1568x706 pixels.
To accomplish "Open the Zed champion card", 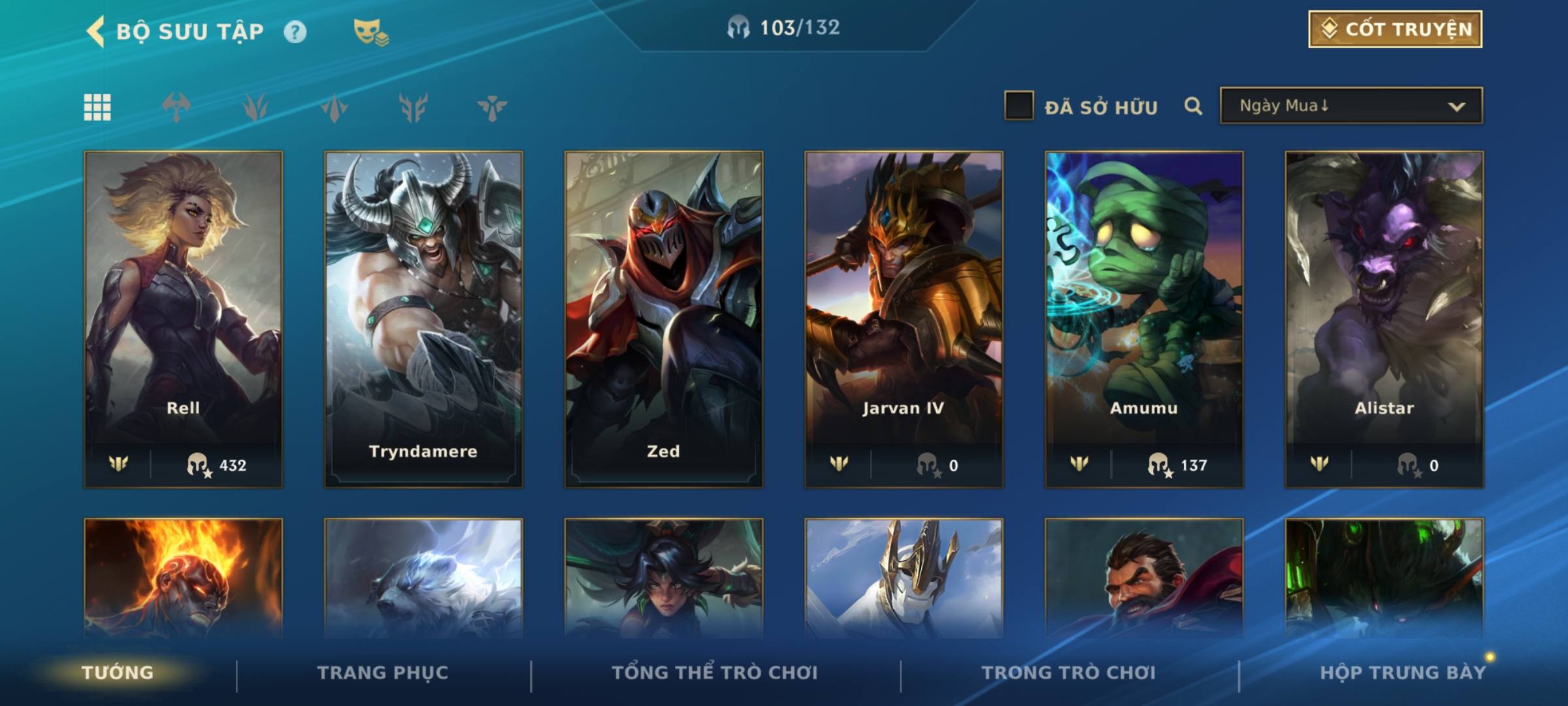I will [x=663, y=319].
